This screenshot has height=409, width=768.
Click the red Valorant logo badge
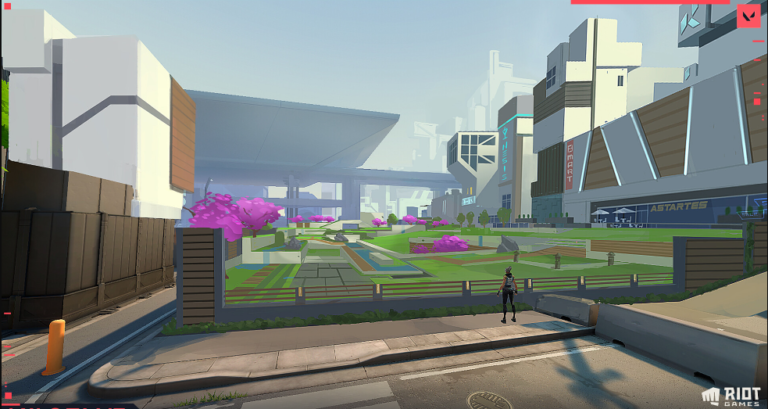[749, 16]
